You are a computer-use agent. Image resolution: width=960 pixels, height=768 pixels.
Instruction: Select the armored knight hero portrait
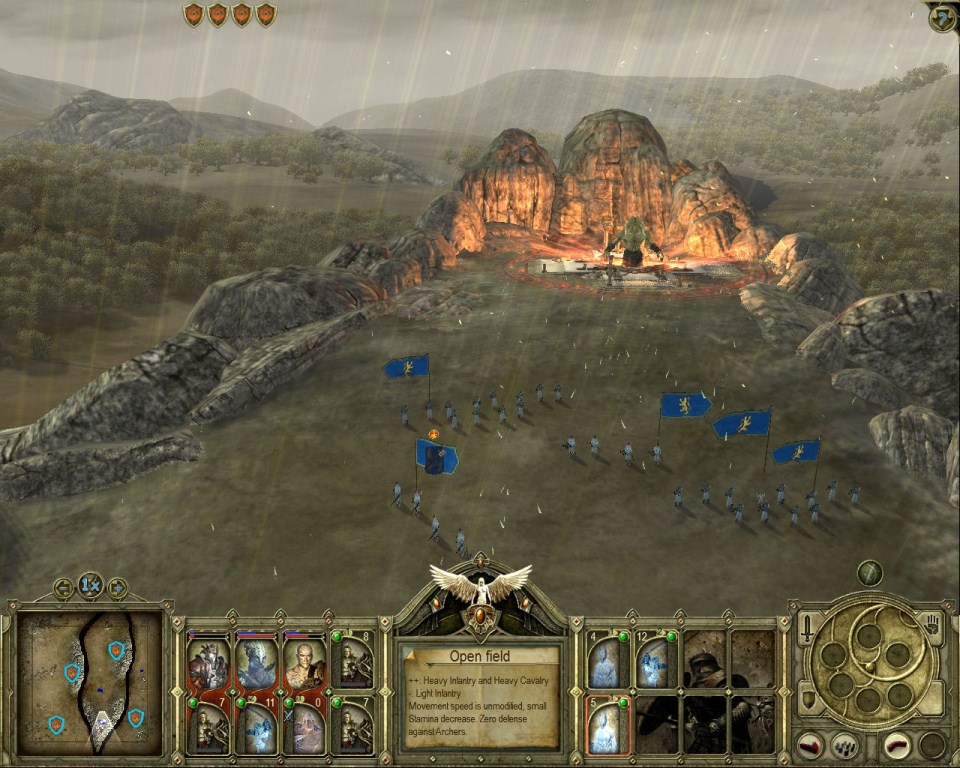point(208,664)
